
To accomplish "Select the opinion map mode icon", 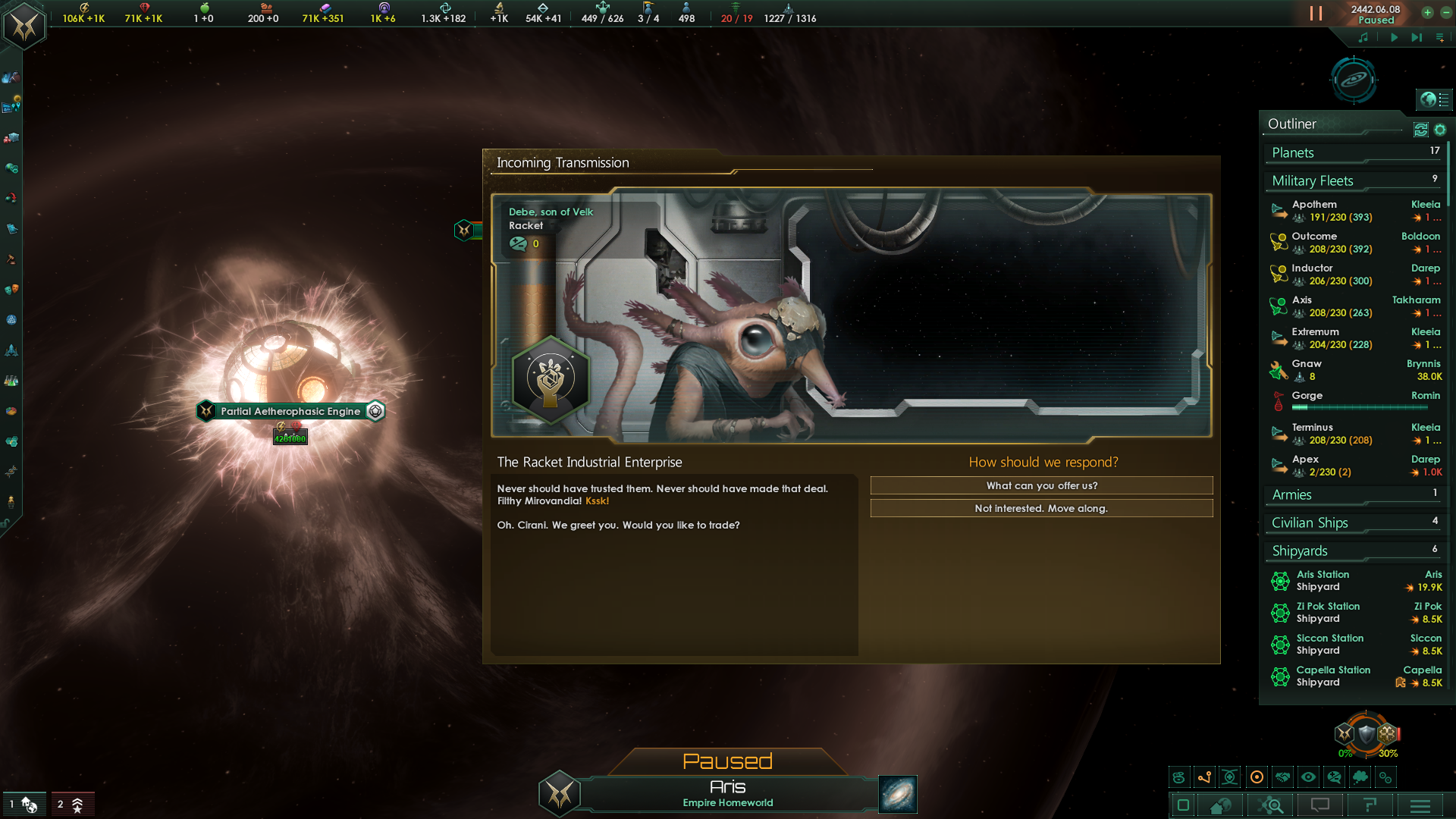I will [x=1332, y=777].
